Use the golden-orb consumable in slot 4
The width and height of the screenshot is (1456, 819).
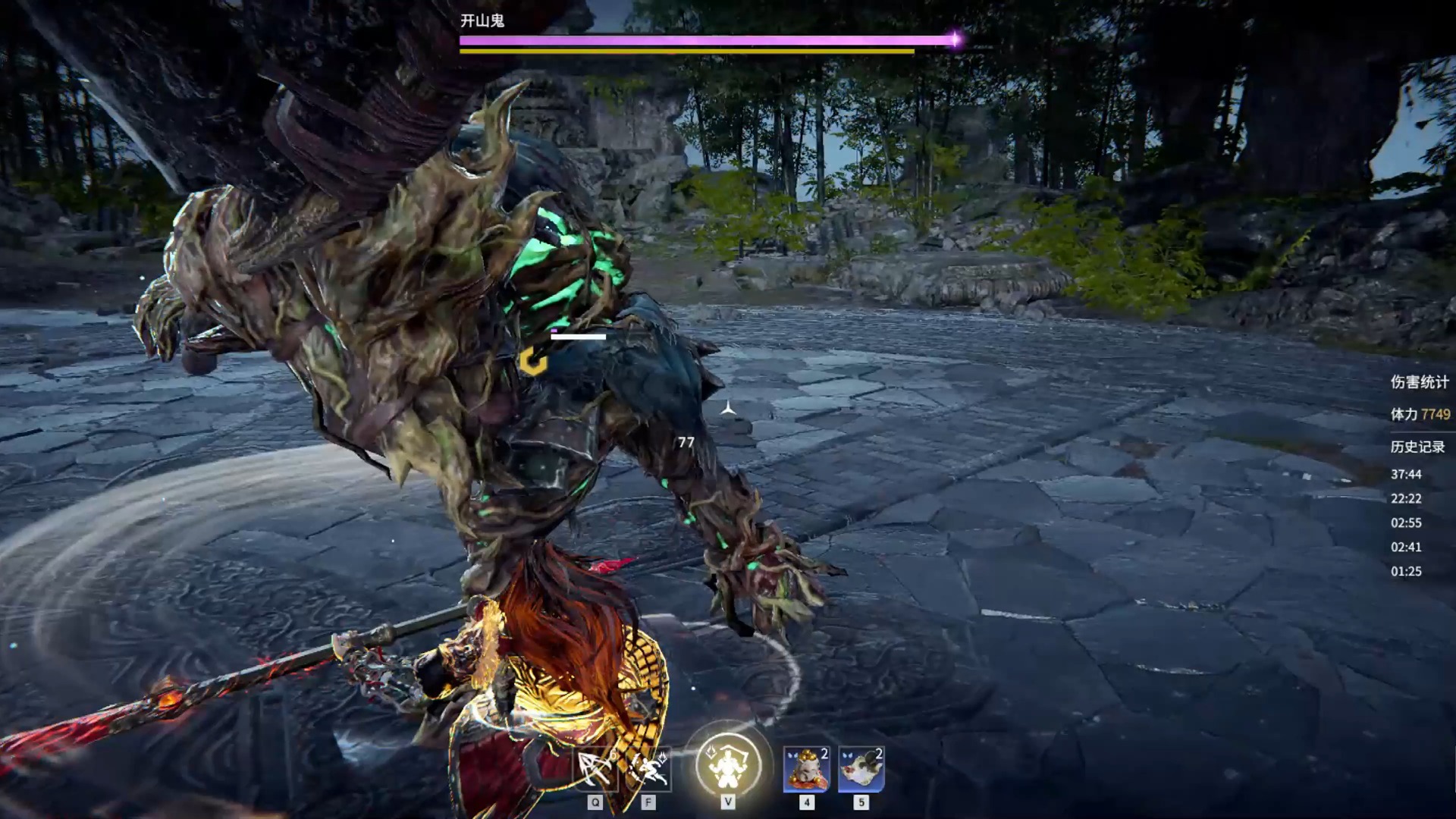[x=806, y=769]
